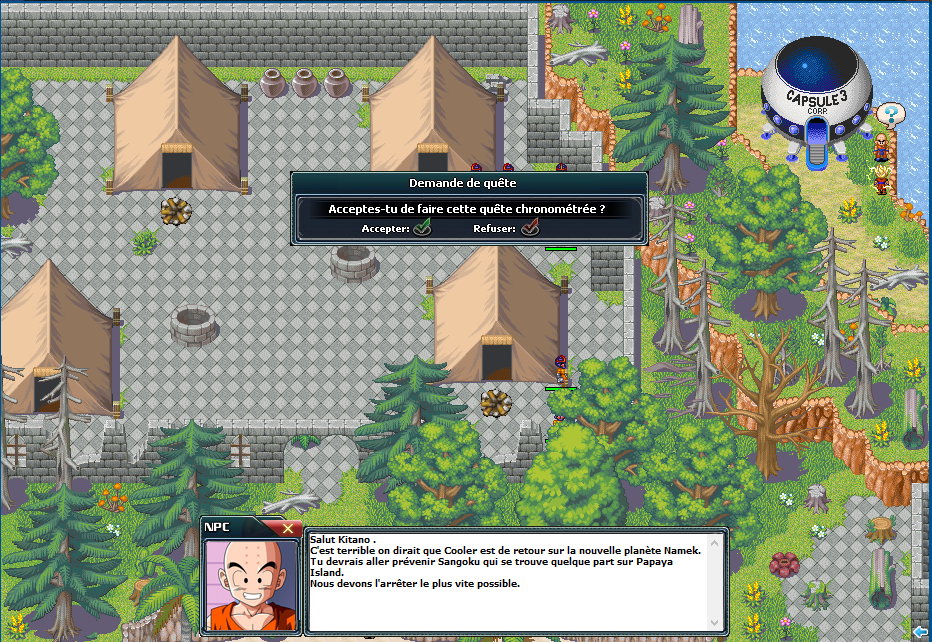The height and width of the screenshot is (642, 932).
Task: Click the blue arrow in the bottom-right corner
Action: [x=920, y=631]
